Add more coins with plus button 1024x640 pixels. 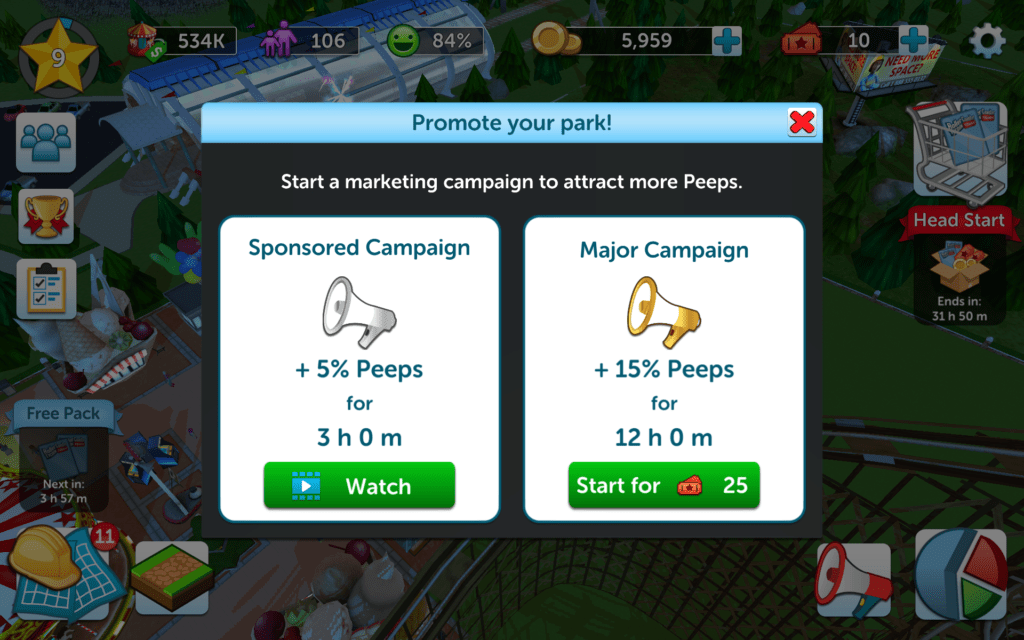click(727, 41)
